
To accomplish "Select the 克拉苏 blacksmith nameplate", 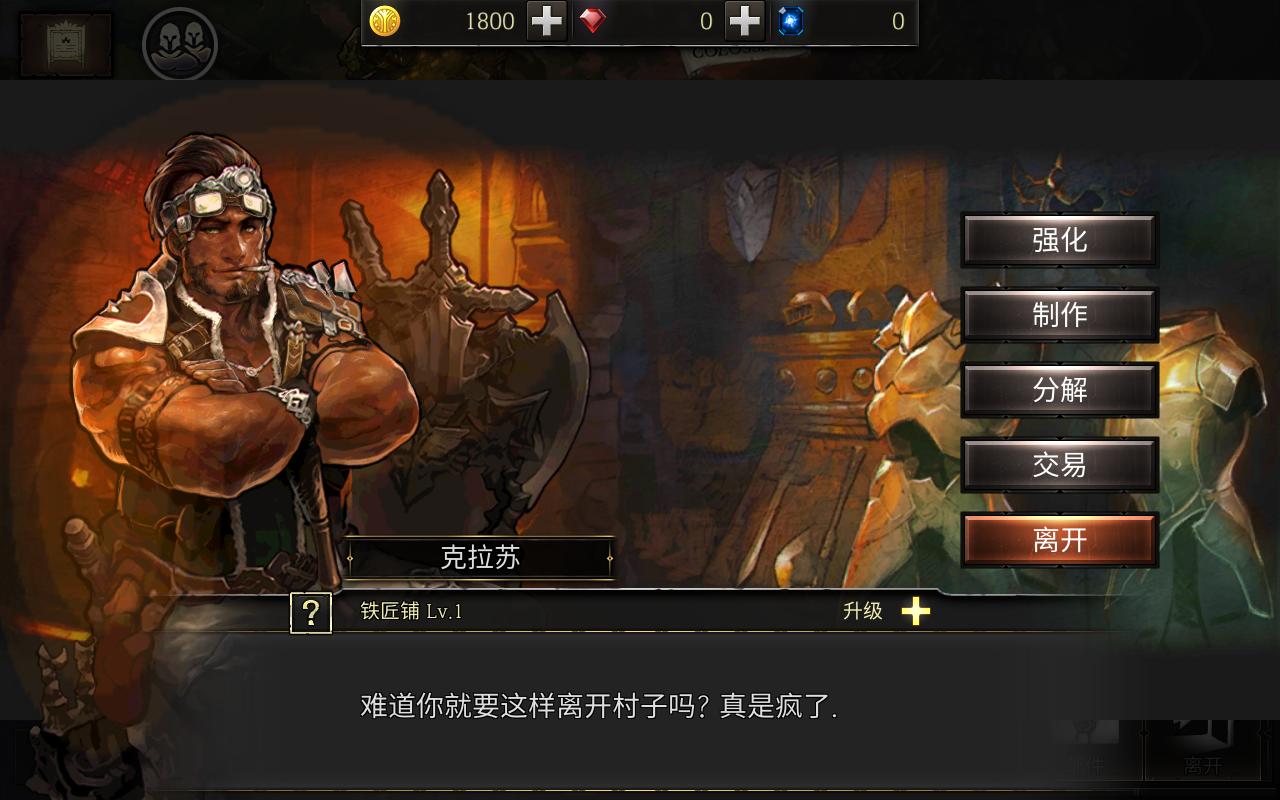I will pos(480,559).
